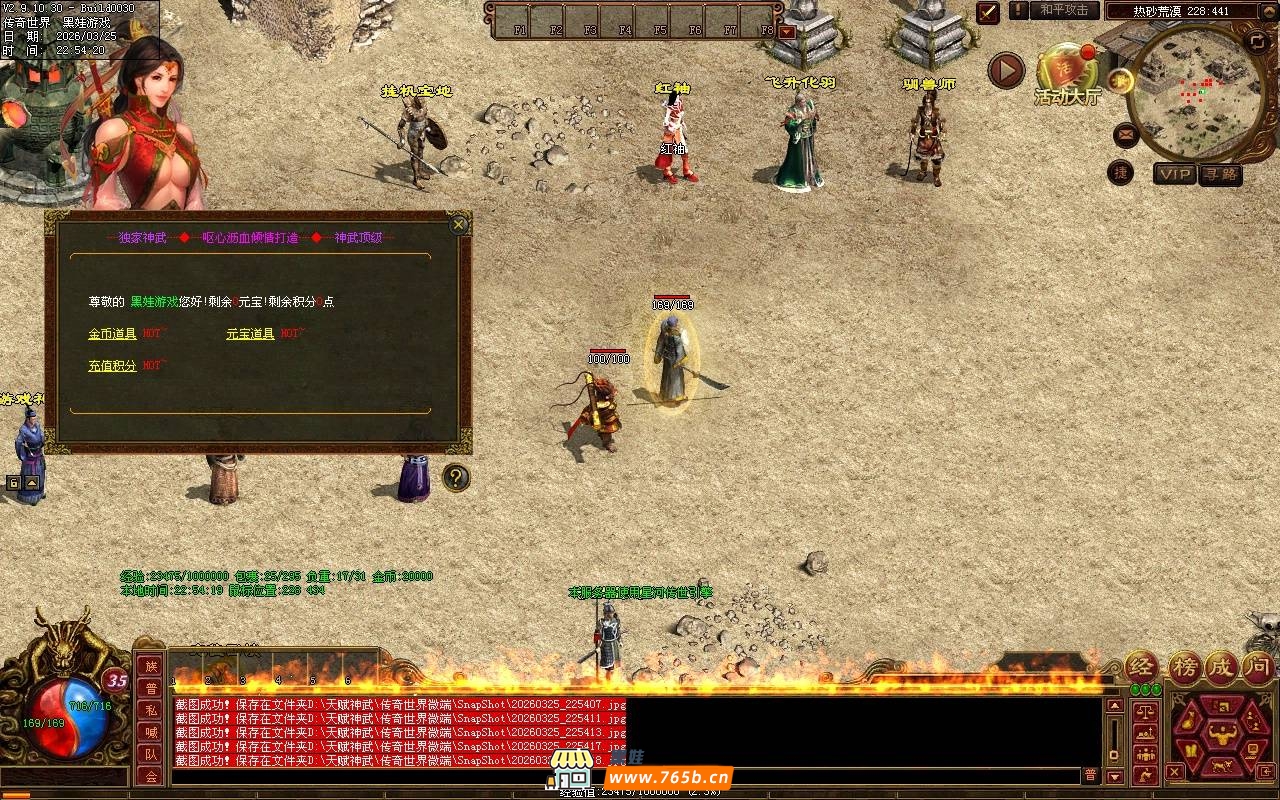Switch minimap view with the refresh arrows icon

pyautogui.click(x=1257, y=41)
